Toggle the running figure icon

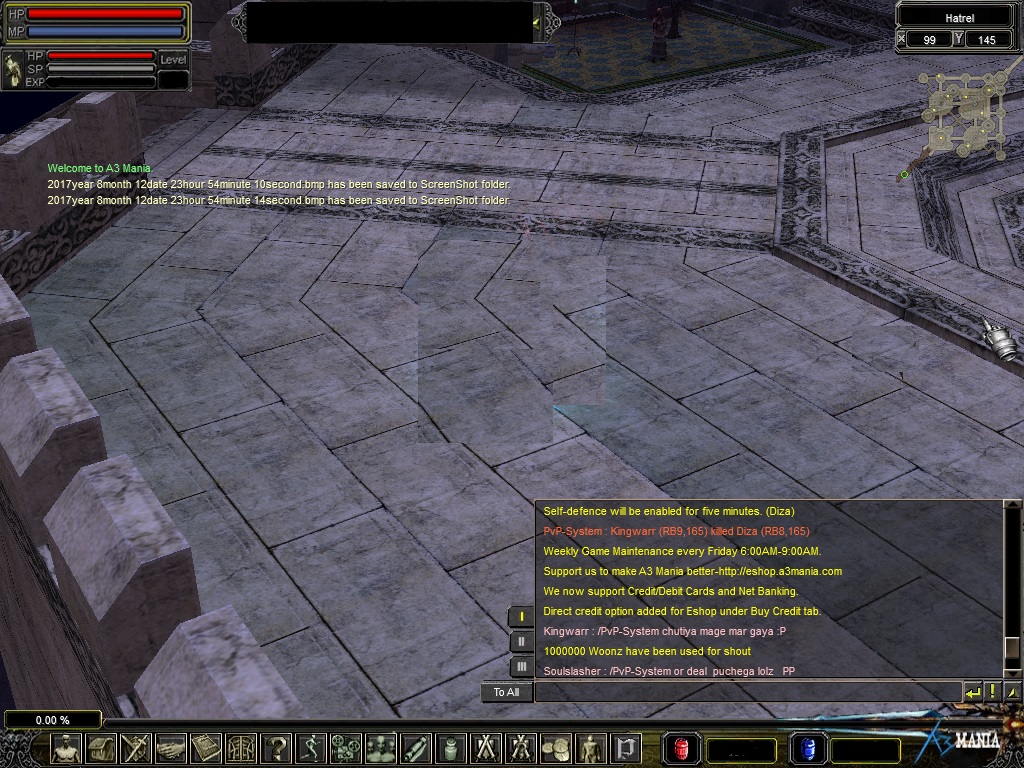[x=311, y=748]
